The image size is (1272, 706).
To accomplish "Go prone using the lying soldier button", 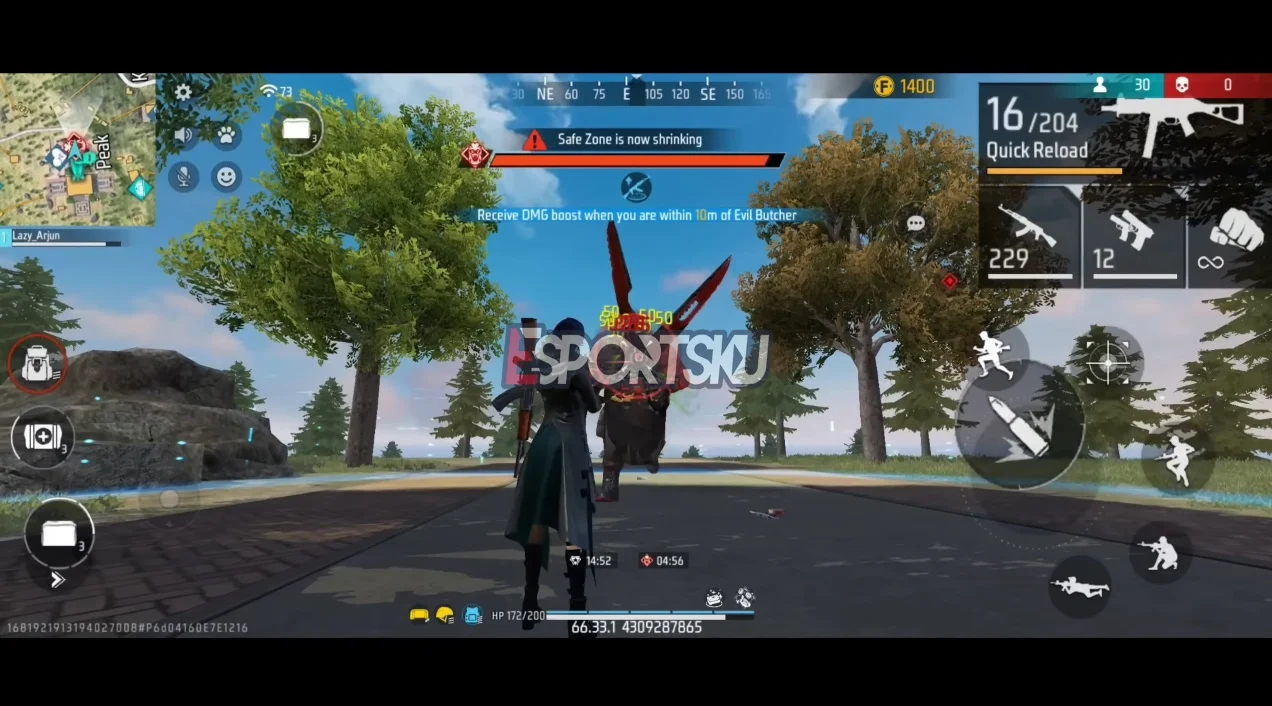I will click(x=1080, y=587).
